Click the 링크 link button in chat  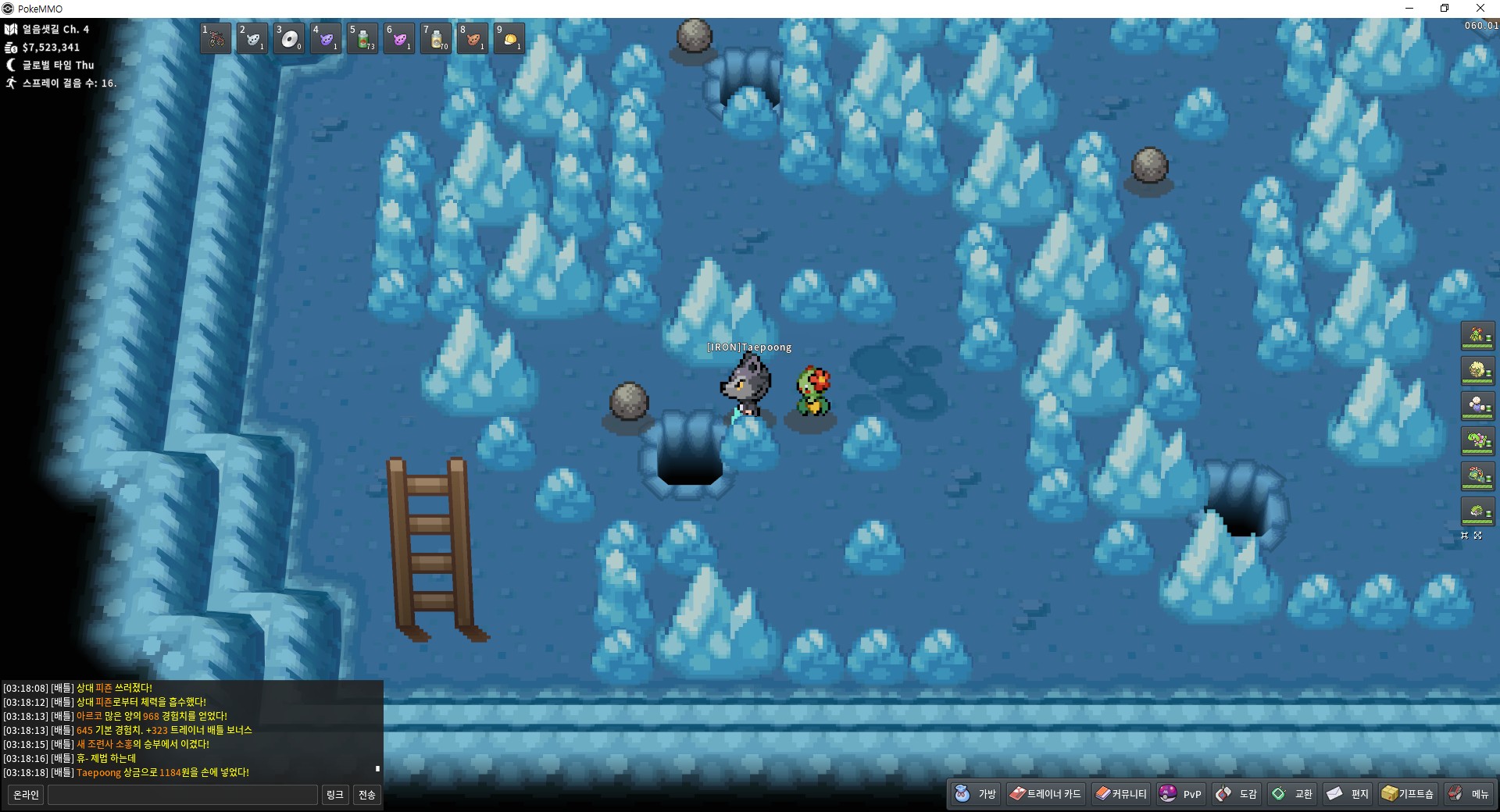(x=335, y=795)
